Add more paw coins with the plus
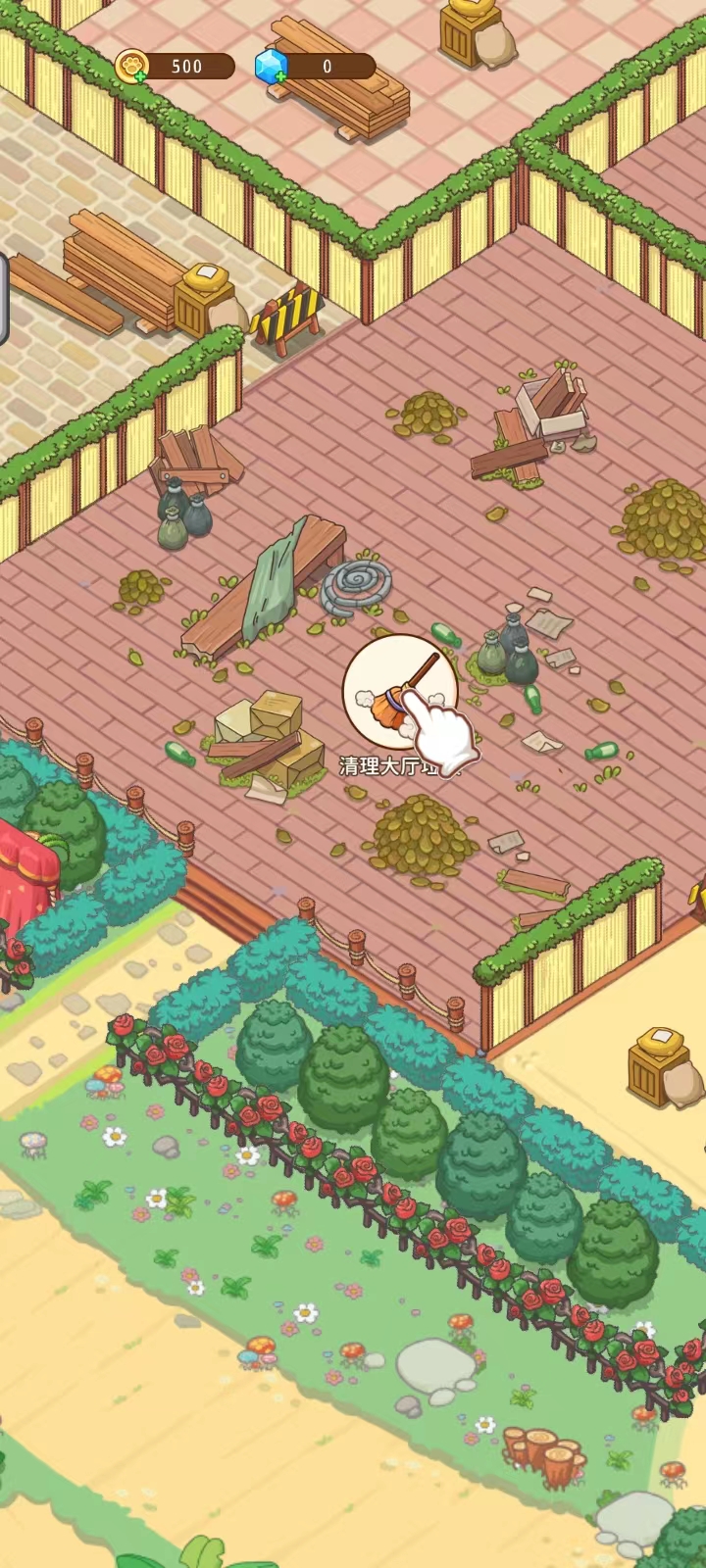 [x=141, y=75]
